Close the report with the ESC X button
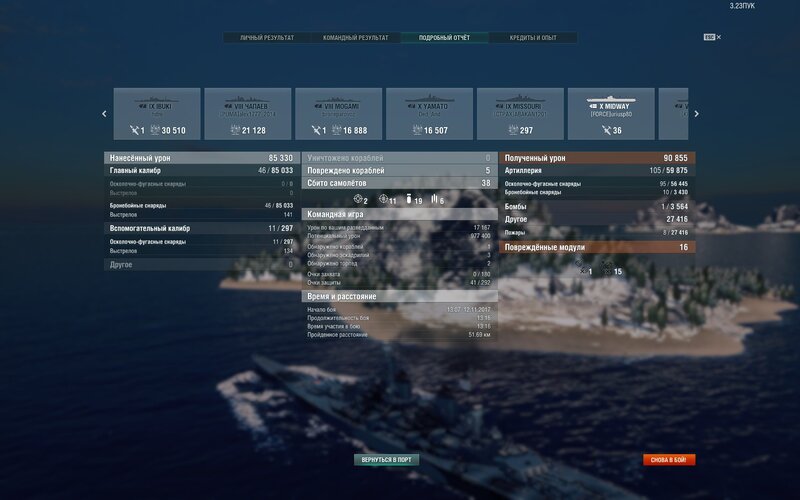800x500 pixels. coord(713,37)
